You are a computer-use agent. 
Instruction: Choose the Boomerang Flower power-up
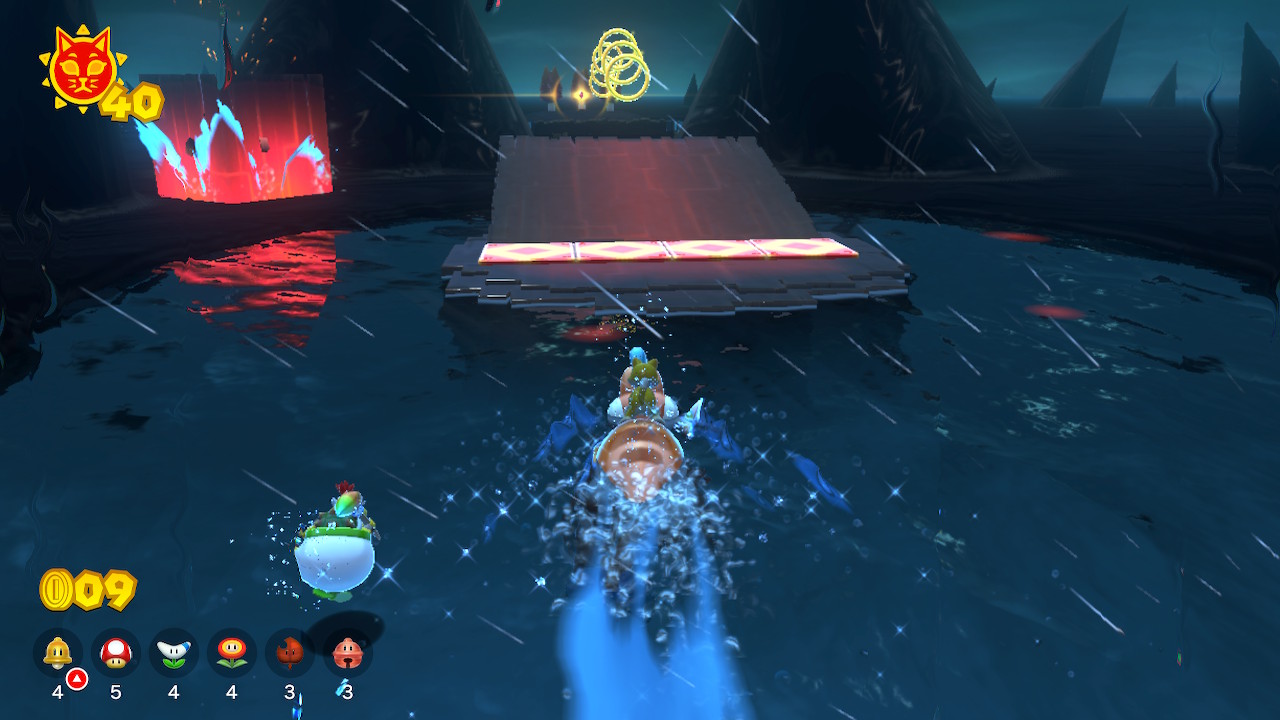174,653
